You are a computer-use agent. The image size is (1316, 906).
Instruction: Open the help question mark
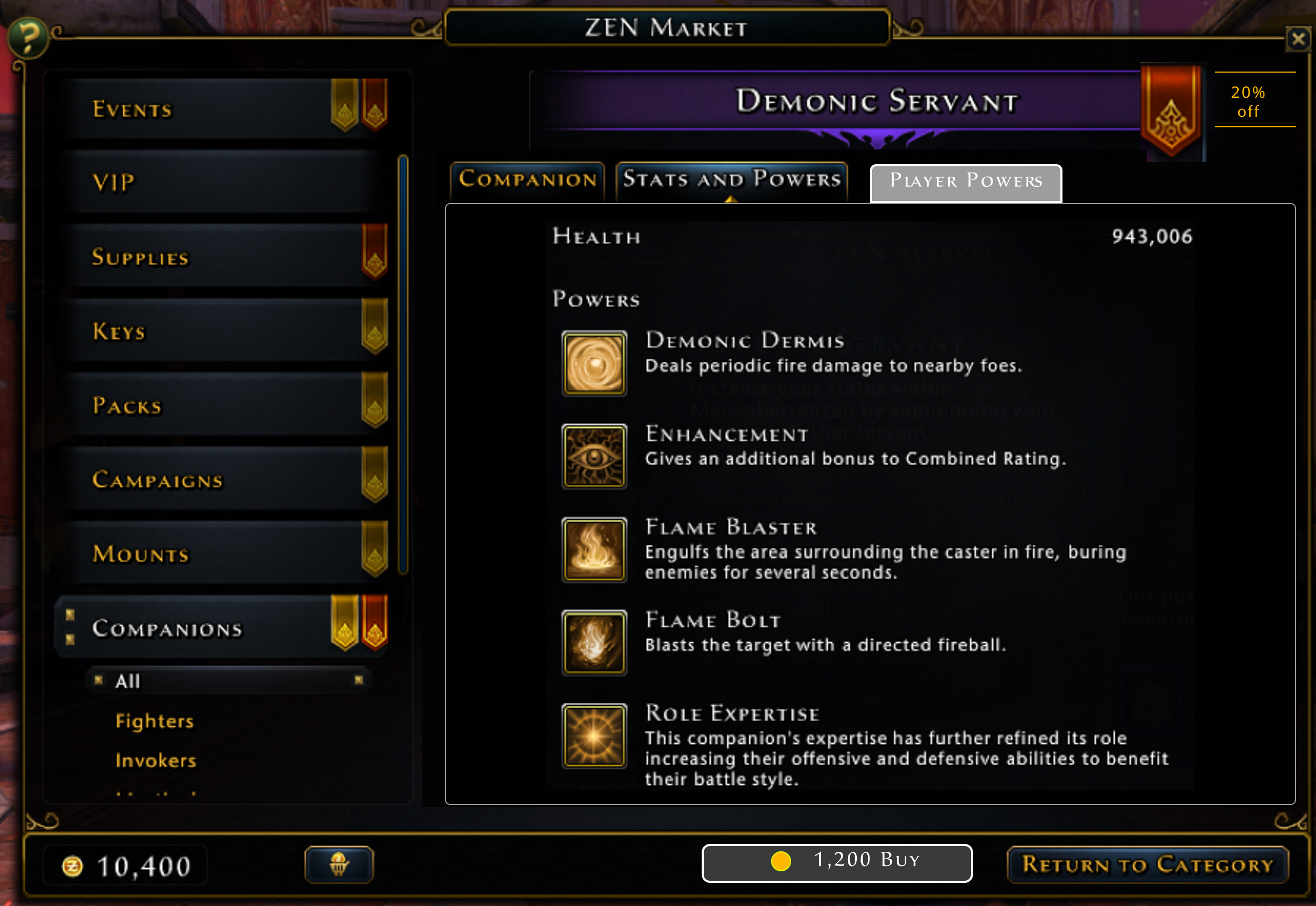click(27, 38)
